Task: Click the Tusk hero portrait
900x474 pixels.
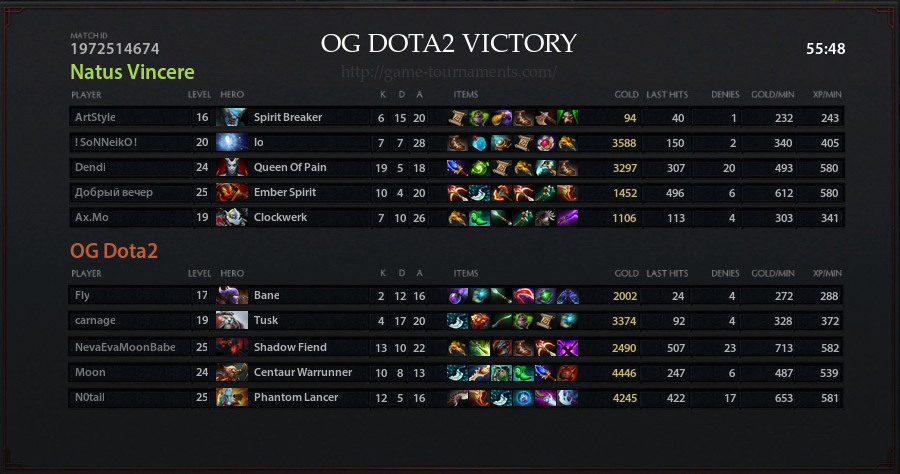Action: pos(231,321)
